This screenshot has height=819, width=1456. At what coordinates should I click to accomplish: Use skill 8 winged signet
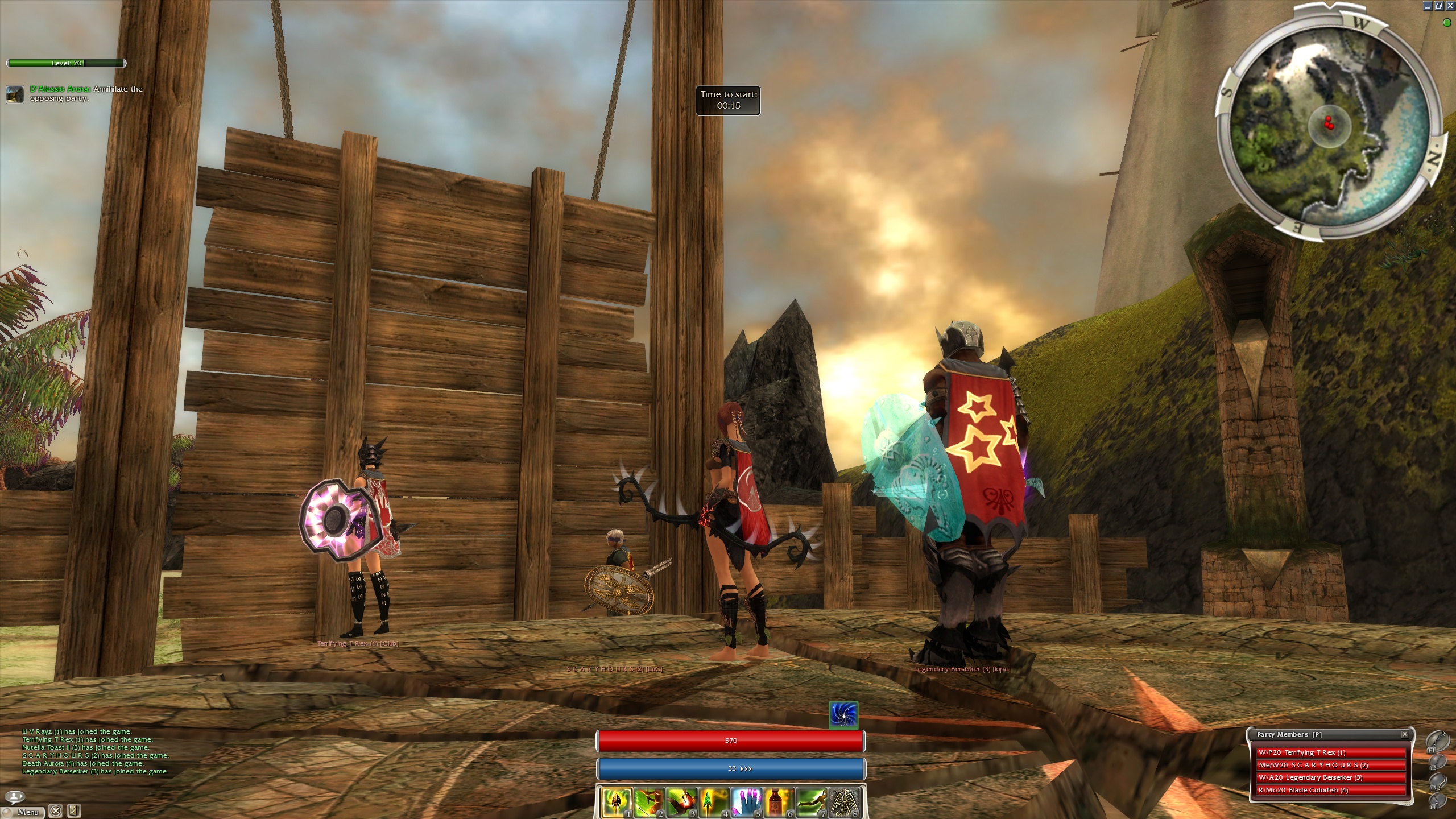coord(843,802)
